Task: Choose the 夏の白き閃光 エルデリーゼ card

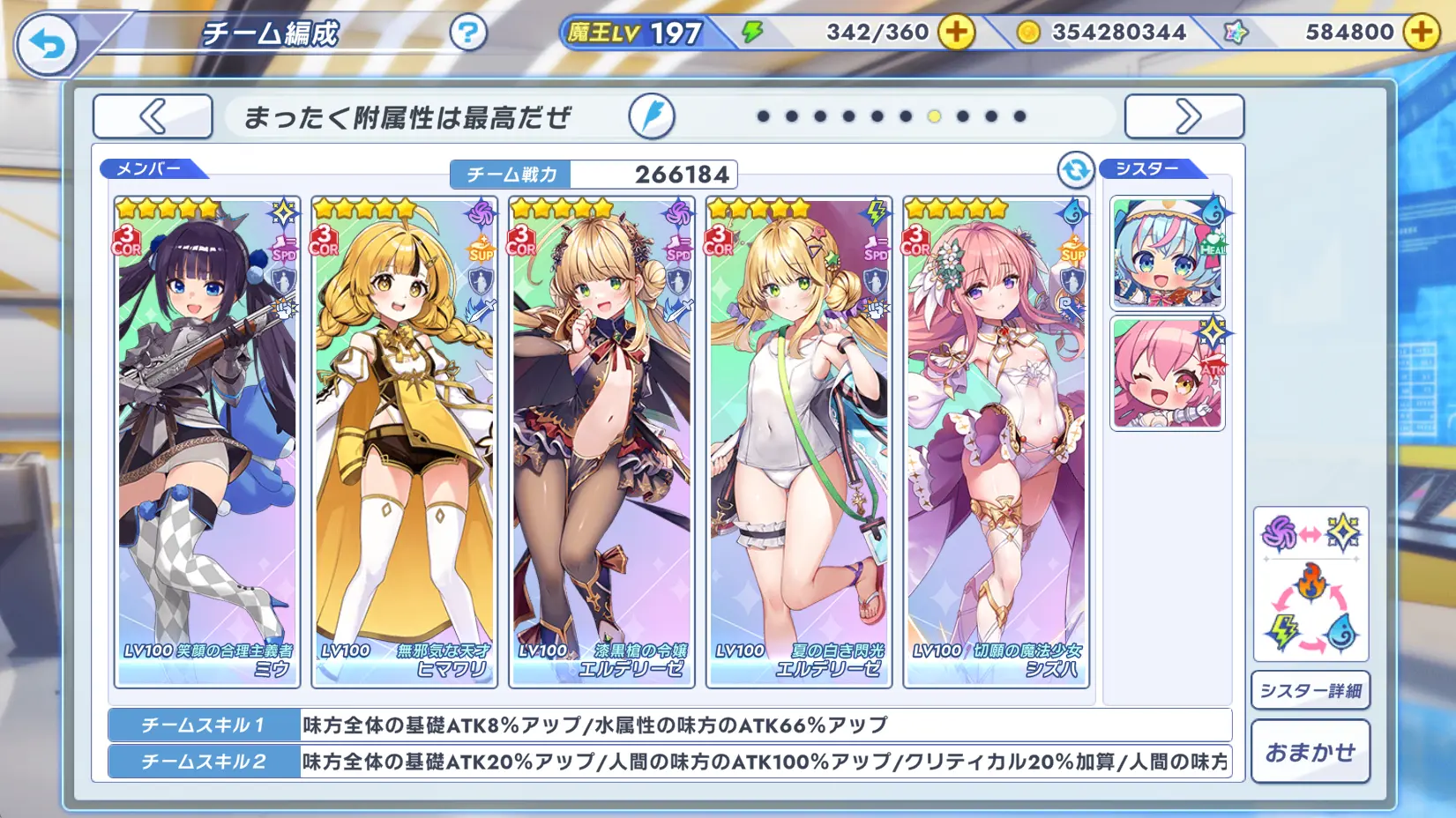Action: coord(799,441)
